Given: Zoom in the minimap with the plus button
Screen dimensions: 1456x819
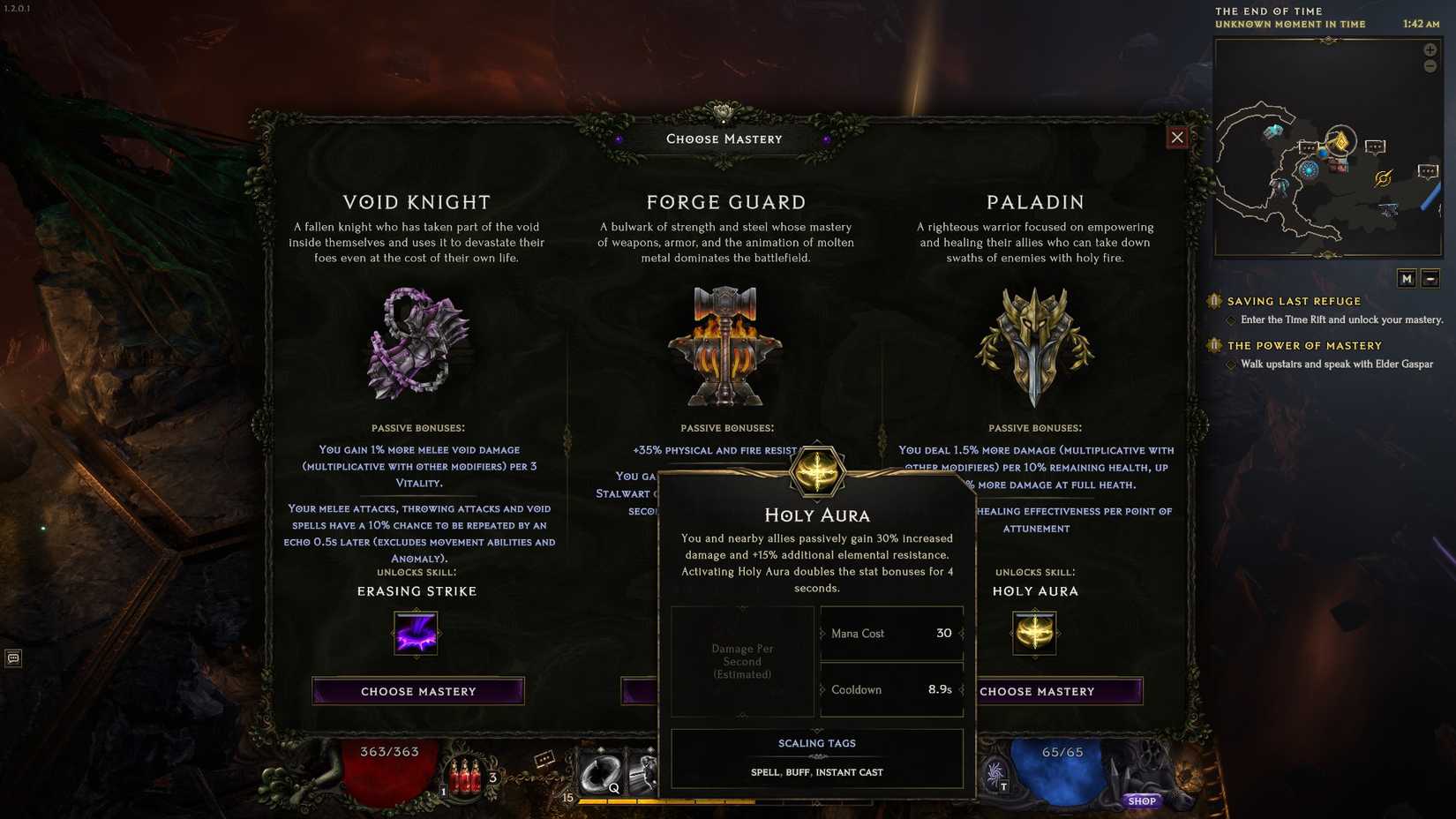Looking at the screenshot, I should (1430, 49).
